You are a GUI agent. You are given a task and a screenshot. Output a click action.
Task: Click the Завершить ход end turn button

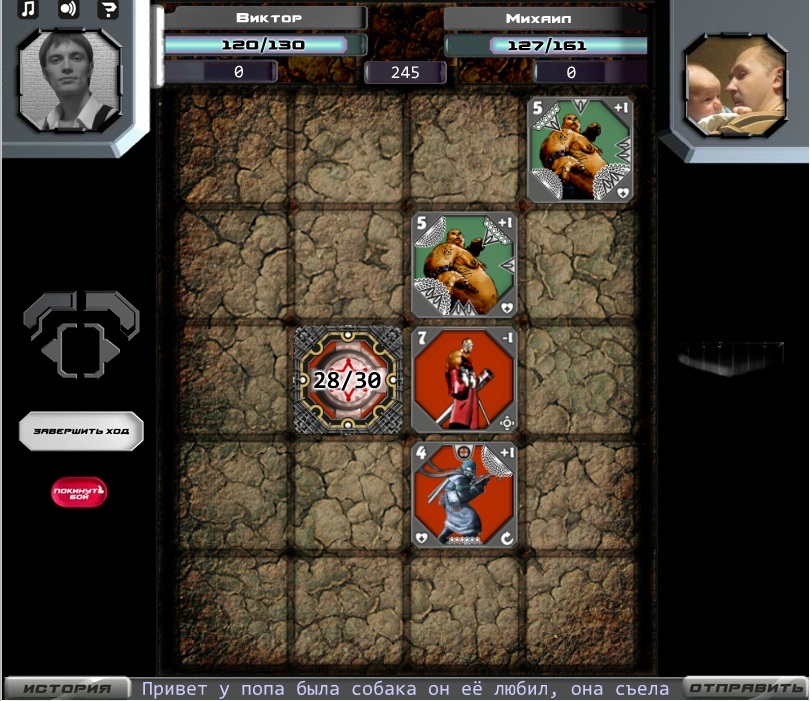coord(81,431)
